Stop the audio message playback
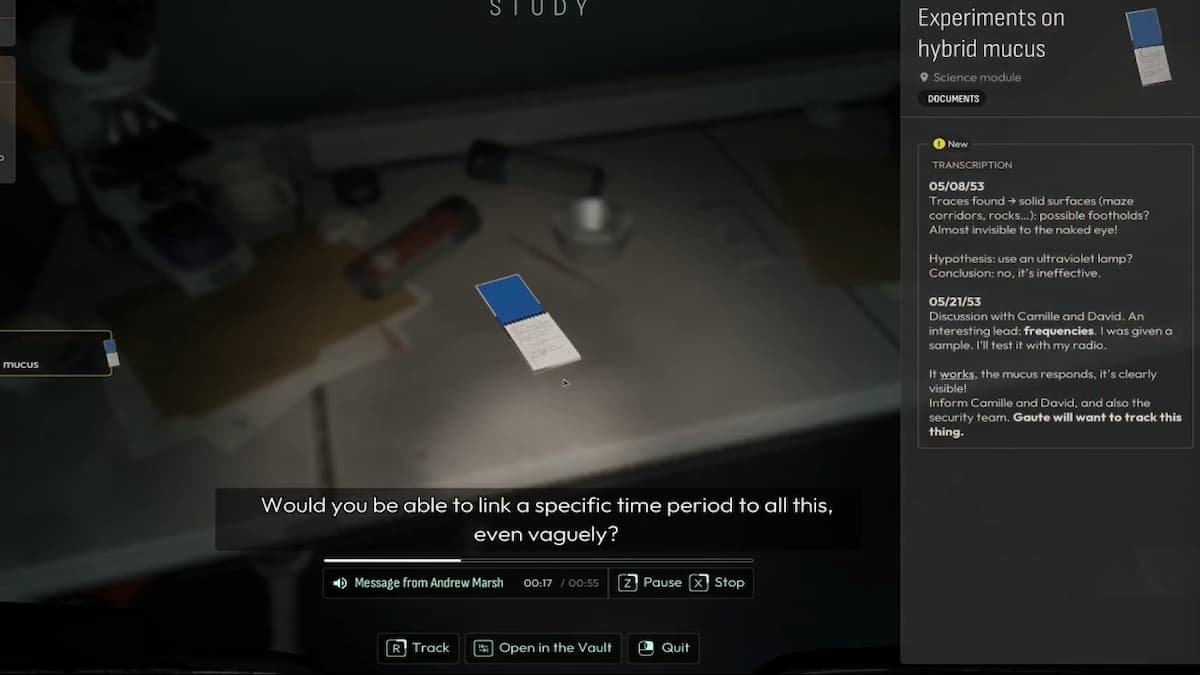Screen dimensions: 1200x675 click(x=719, y=583)
